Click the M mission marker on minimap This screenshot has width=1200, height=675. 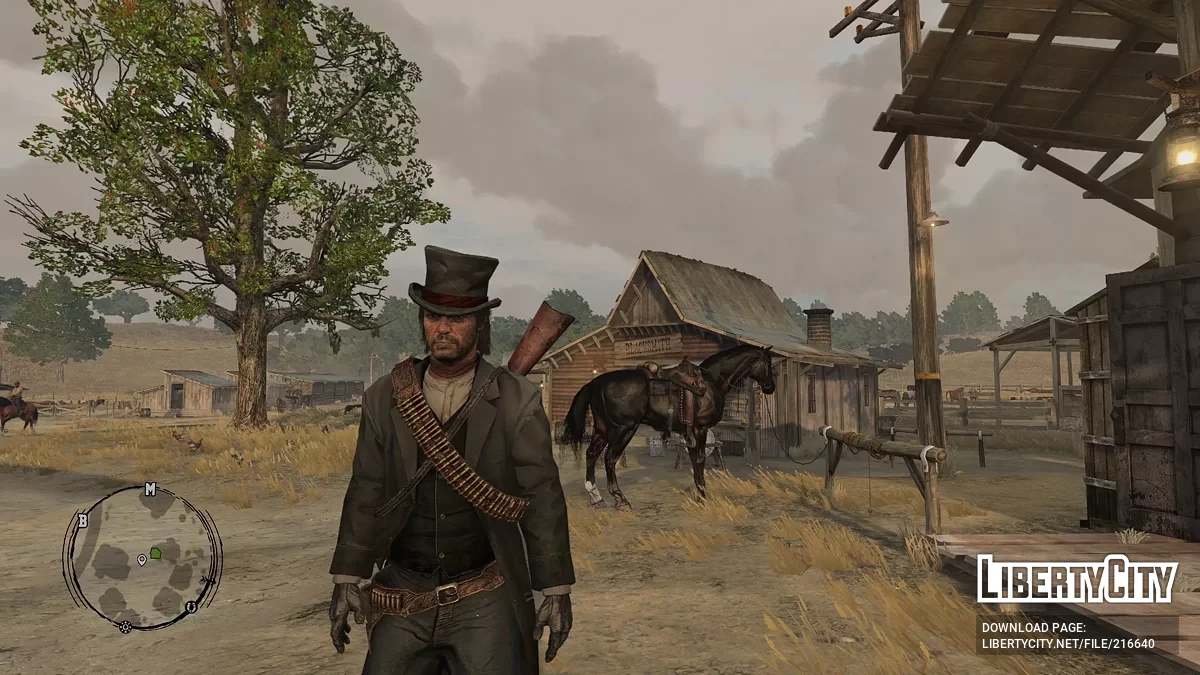point(150,489)
